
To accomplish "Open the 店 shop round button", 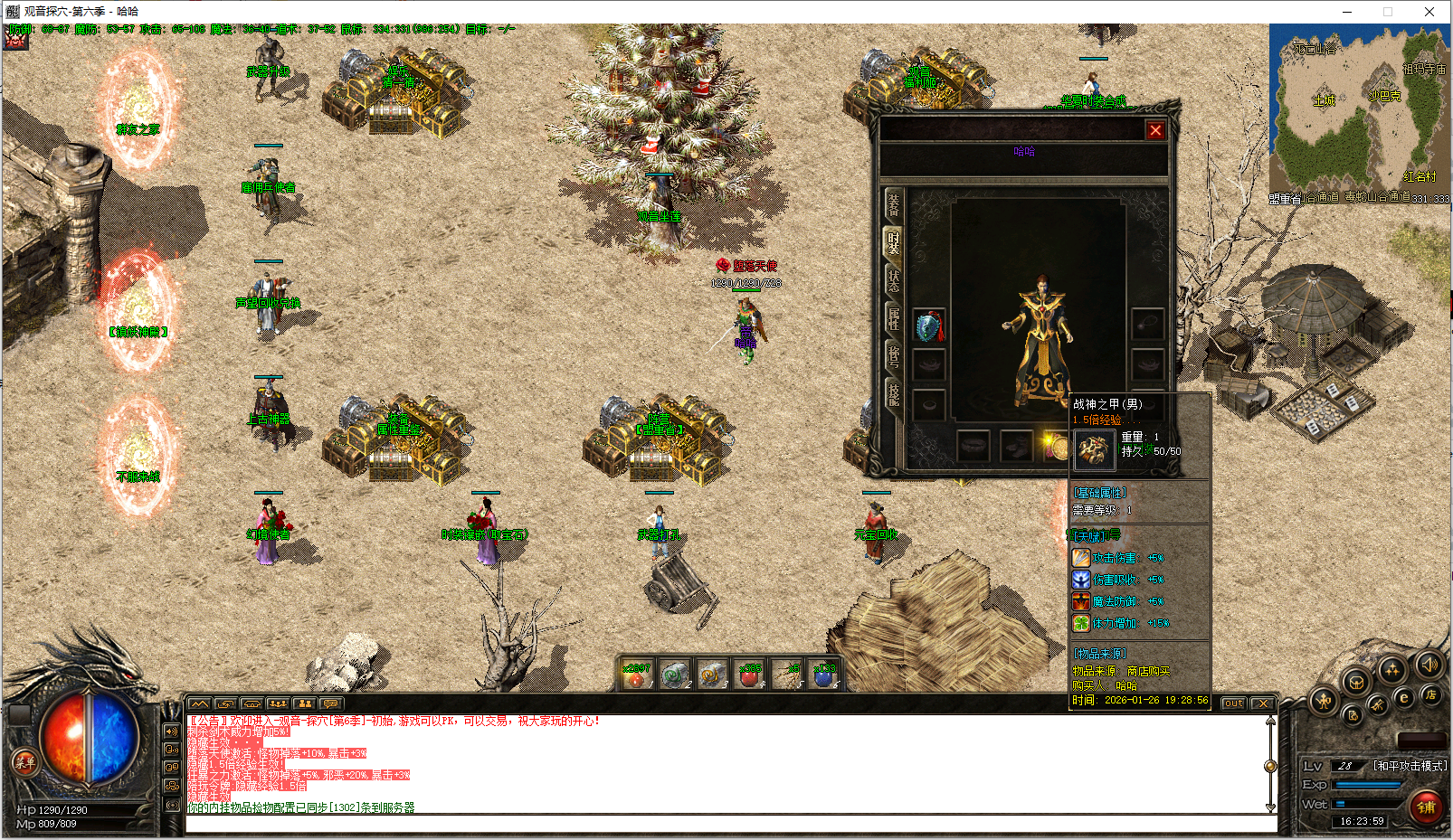I will point(1430,694).
